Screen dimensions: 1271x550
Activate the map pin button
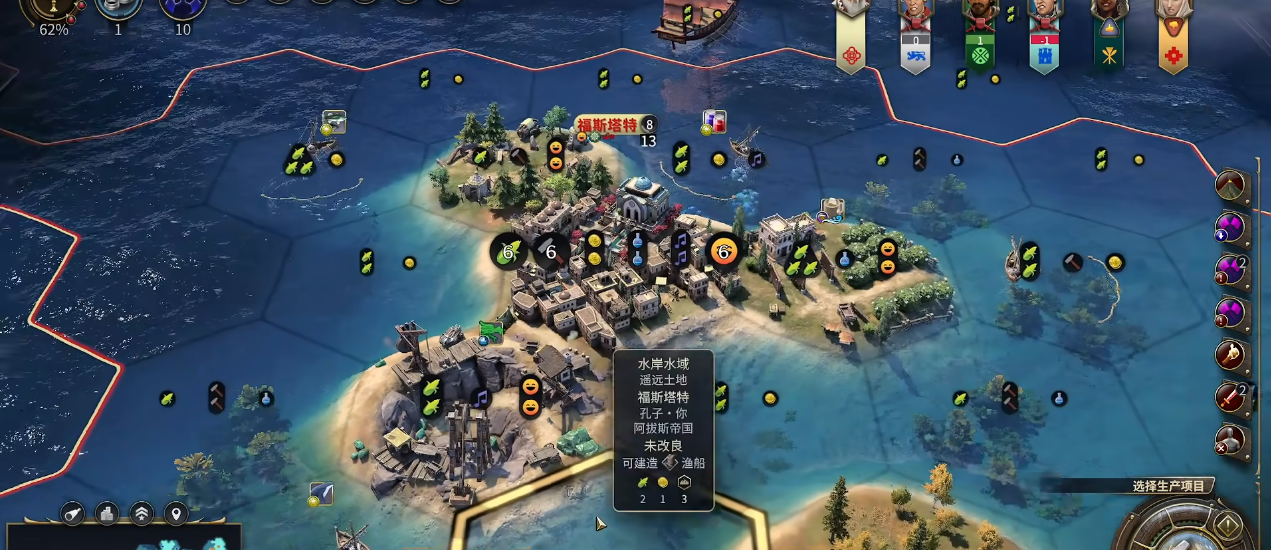coord(176,514)
